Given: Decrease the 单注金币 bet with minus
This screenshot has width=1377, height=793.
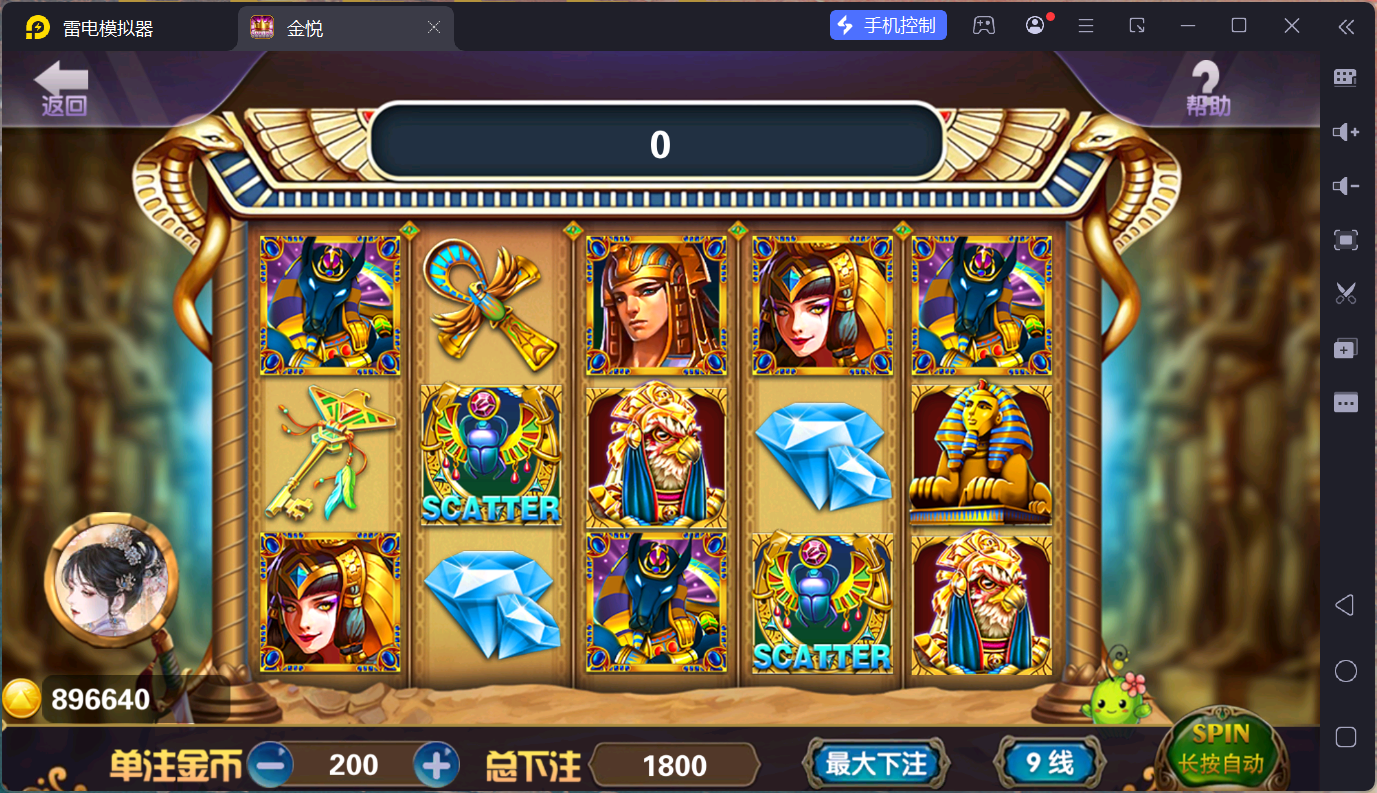Looking at the screenshot, I should (270, 765).
